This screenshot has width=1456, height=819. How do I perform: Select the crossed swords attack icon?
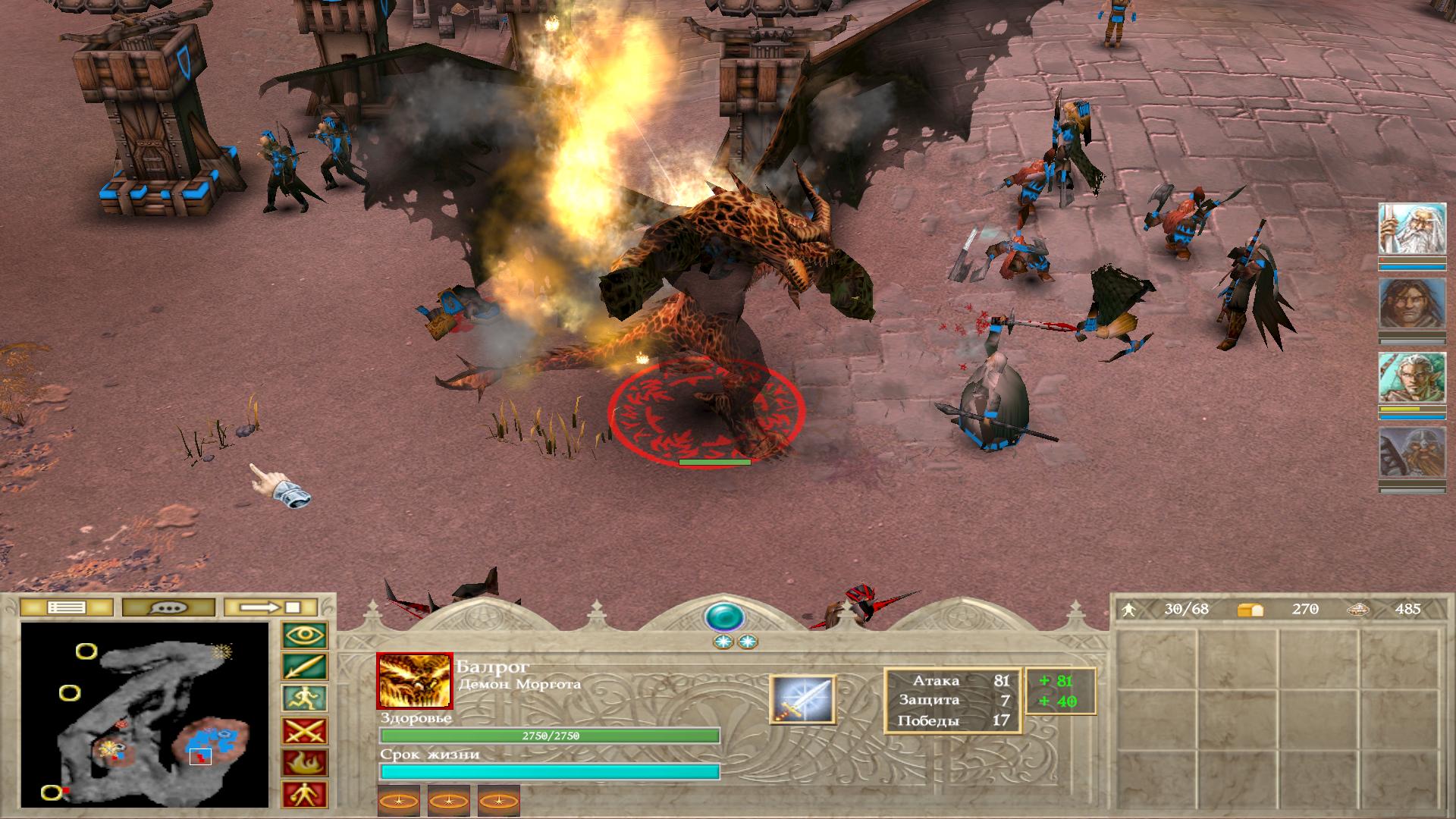point(305,731)
